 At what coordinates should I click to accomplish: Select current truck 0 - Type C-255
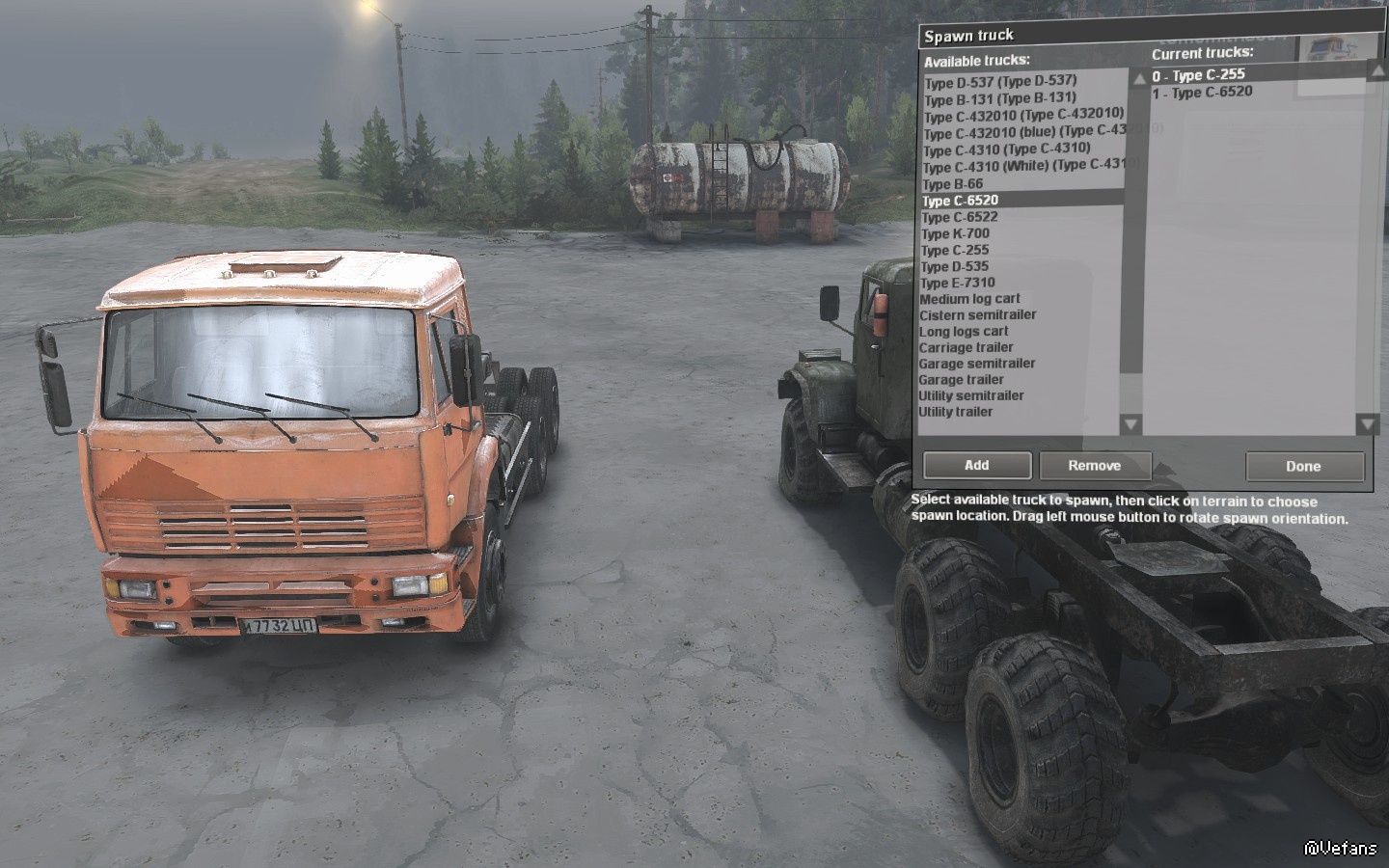1199,75
